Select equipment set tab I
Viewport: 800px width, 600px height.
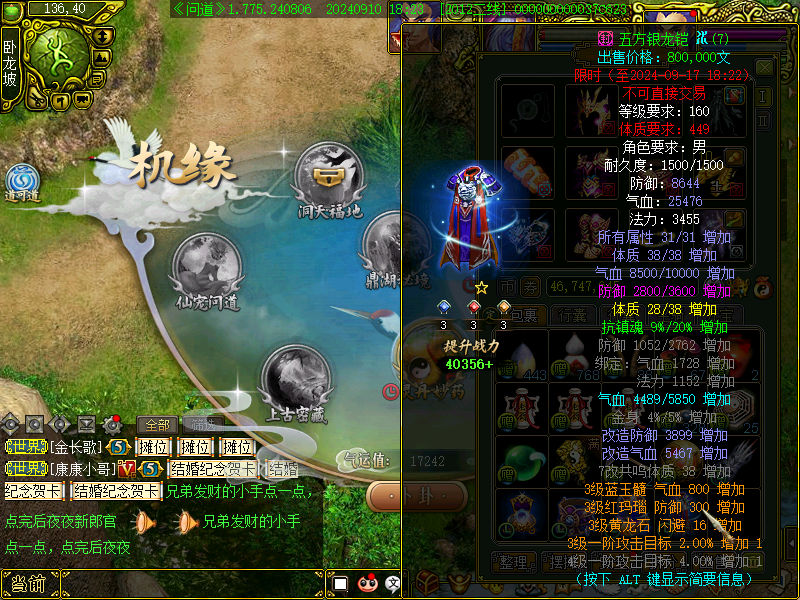click(x=763, y=95)
